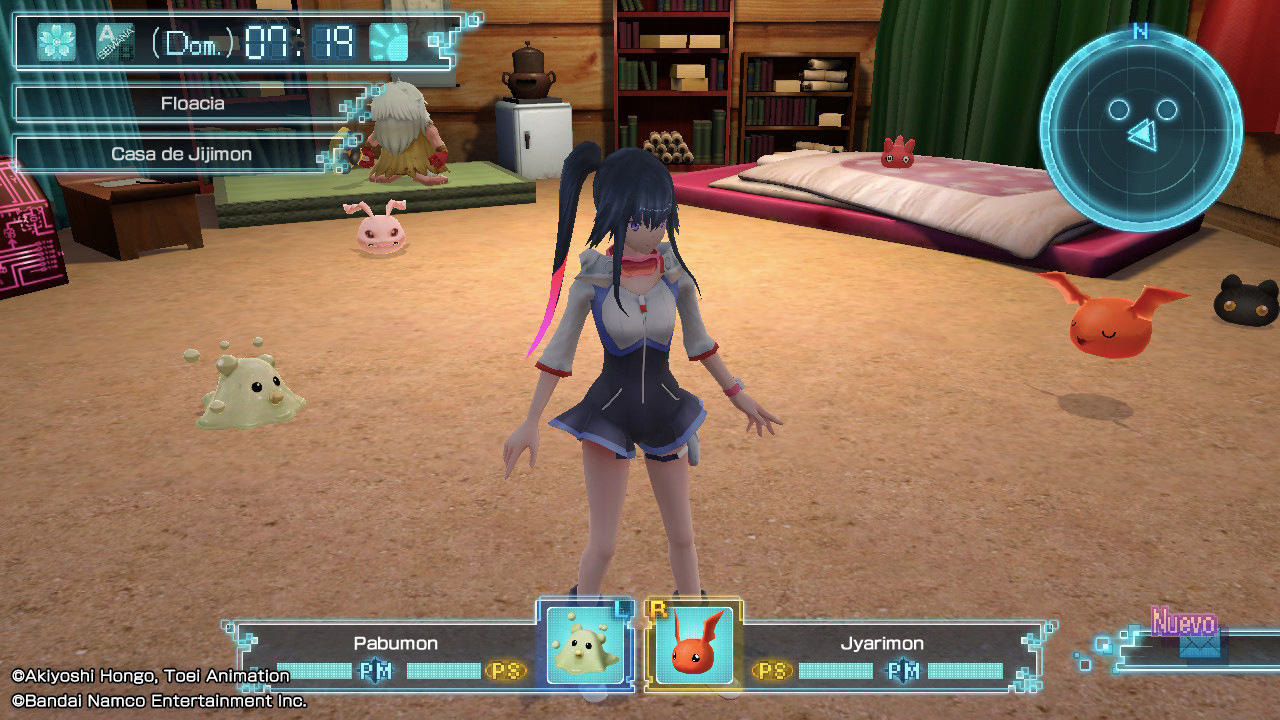Screen dimensions: 1280x720
Task: Click the Floacia region label
Action: click(x=192, y=103)
